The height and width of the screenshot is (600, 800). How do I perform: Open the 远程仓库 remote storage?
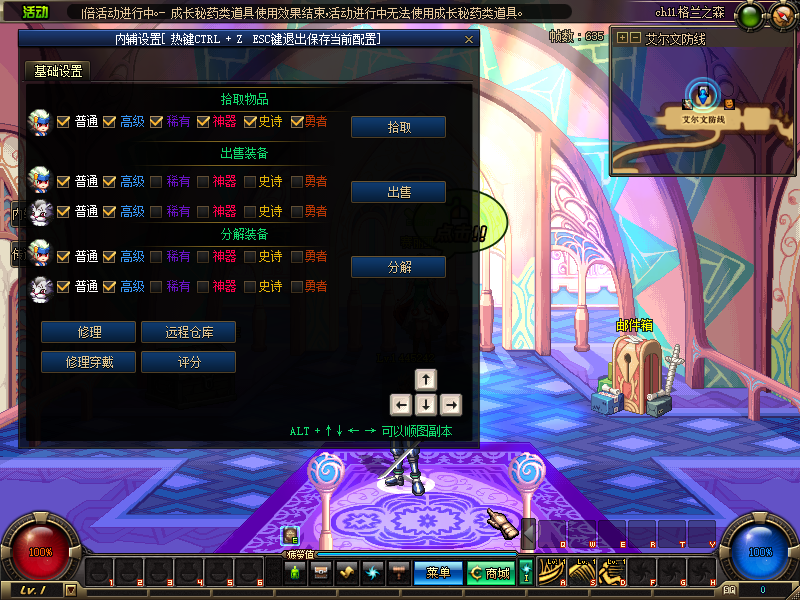click(x=188, y=332)
